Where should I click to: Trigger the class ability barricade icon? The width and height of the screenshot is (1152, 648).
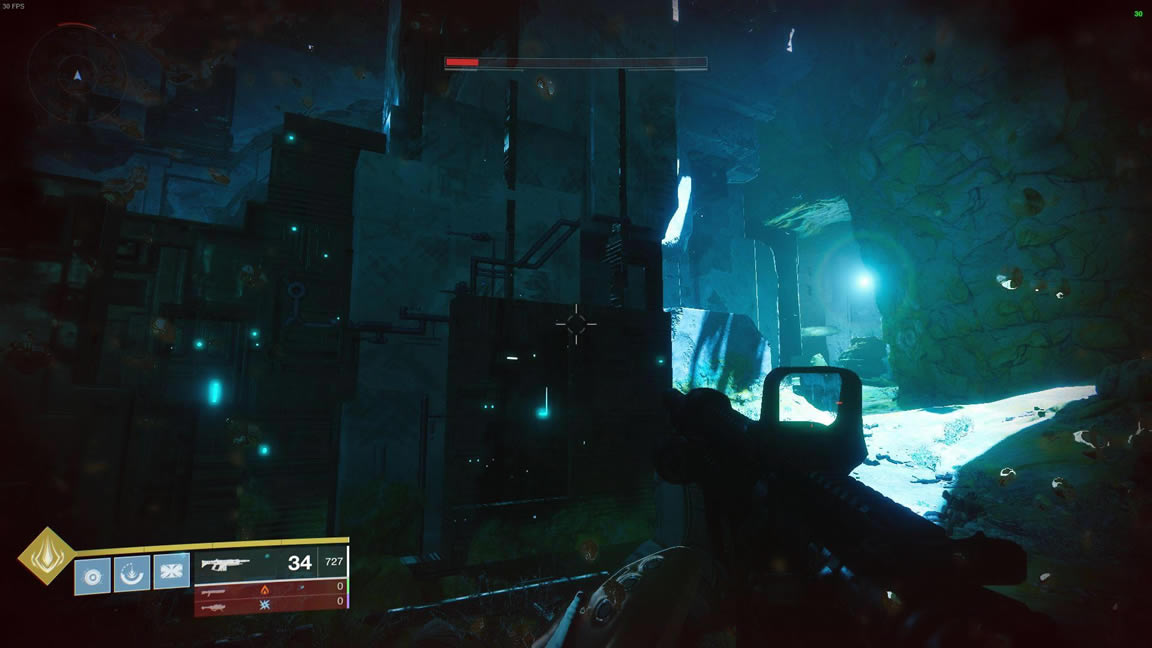point(171,573)
